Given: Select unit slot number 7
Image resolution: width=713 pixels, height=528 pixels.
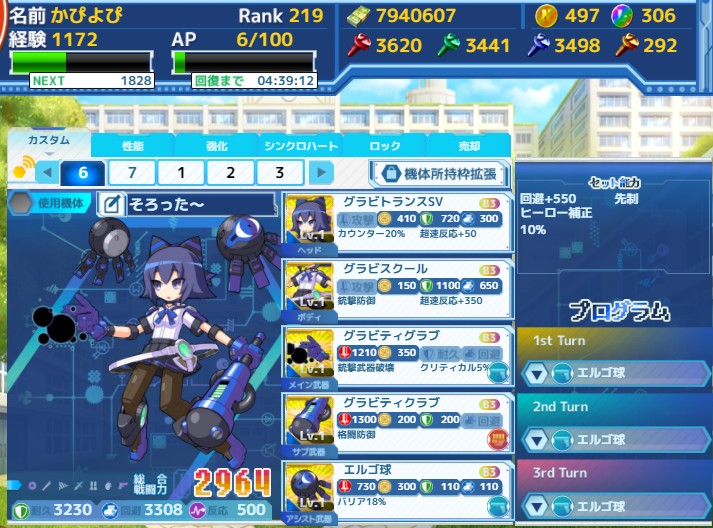Looking at the screenshot, I should 132,172.
